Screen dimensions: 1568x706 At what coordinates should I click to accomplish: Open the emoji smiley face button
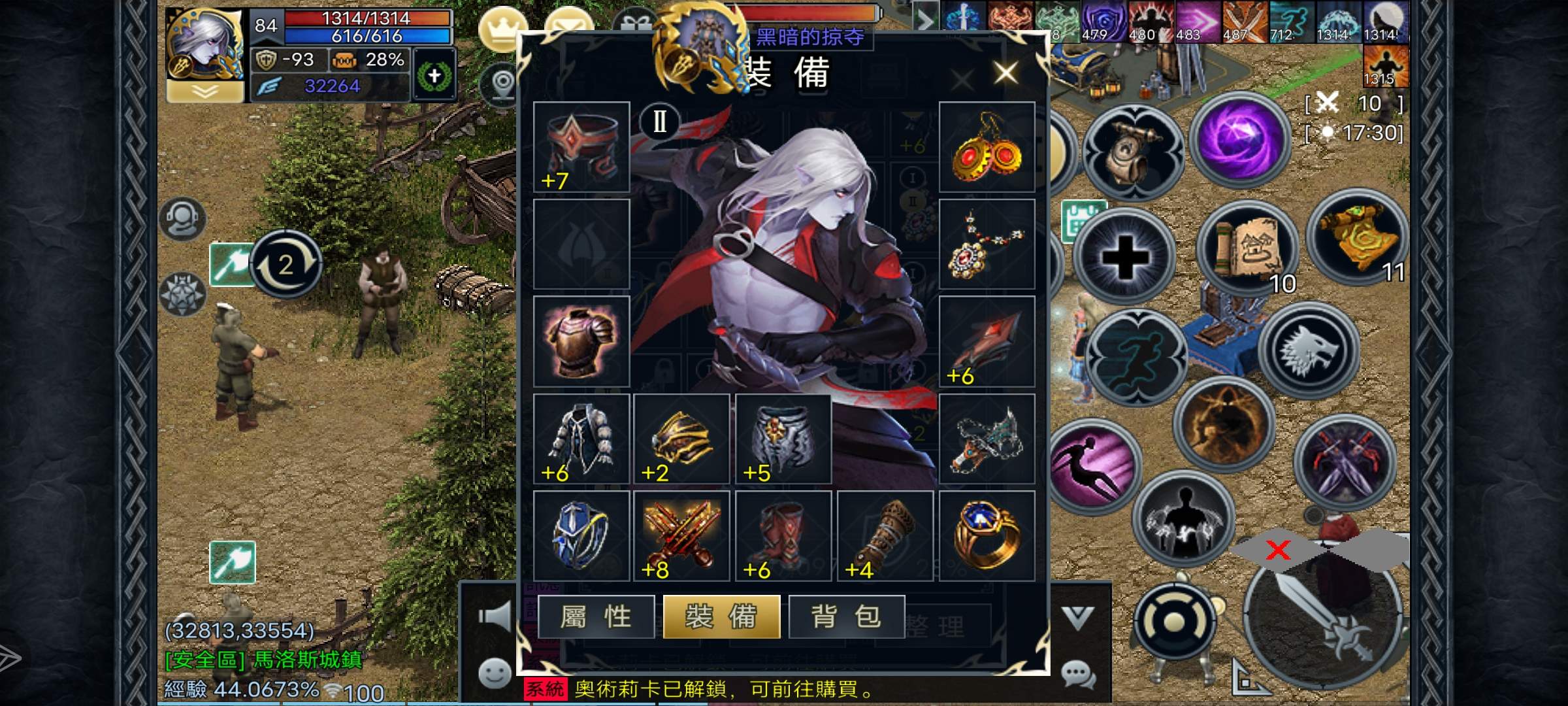[x=495, y=673]
